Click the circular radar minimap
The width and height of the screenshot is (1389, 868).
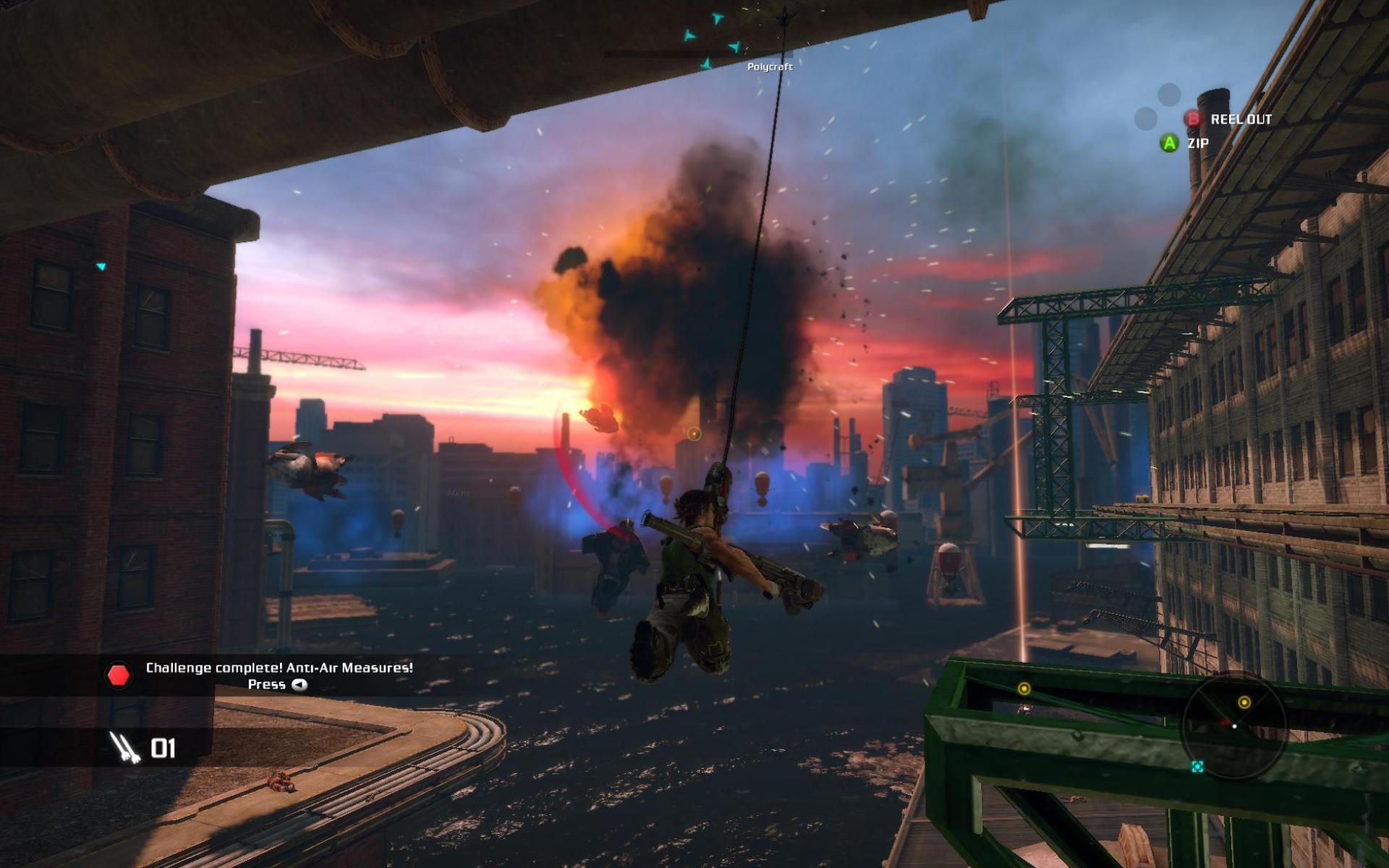pos(1234,726)
